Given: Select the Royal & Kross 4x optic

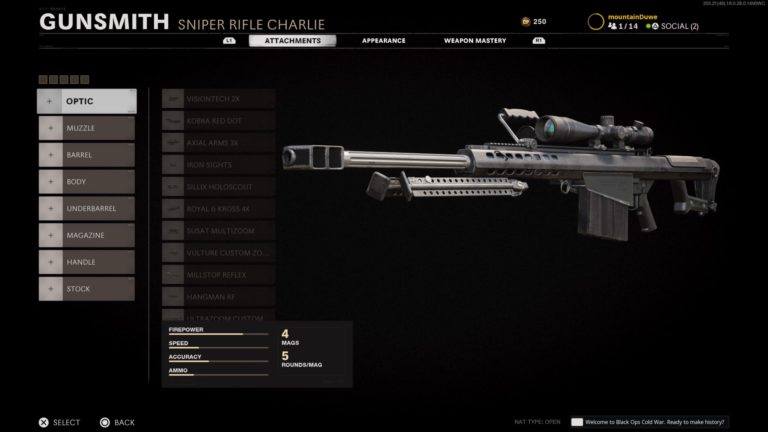Looking at the screenshot, I should [x=218, y=209].
